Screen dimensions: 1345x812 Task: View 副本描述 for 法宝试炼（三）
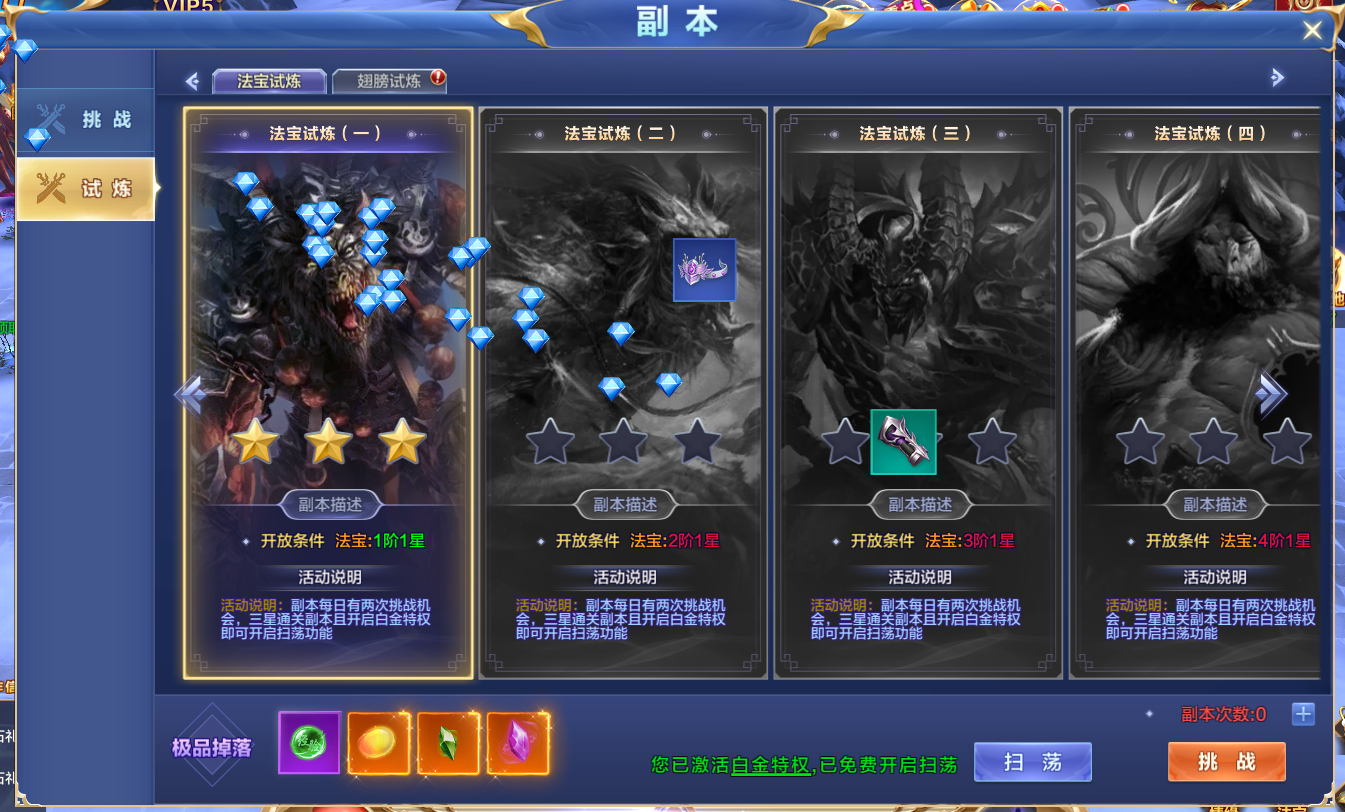920,505
